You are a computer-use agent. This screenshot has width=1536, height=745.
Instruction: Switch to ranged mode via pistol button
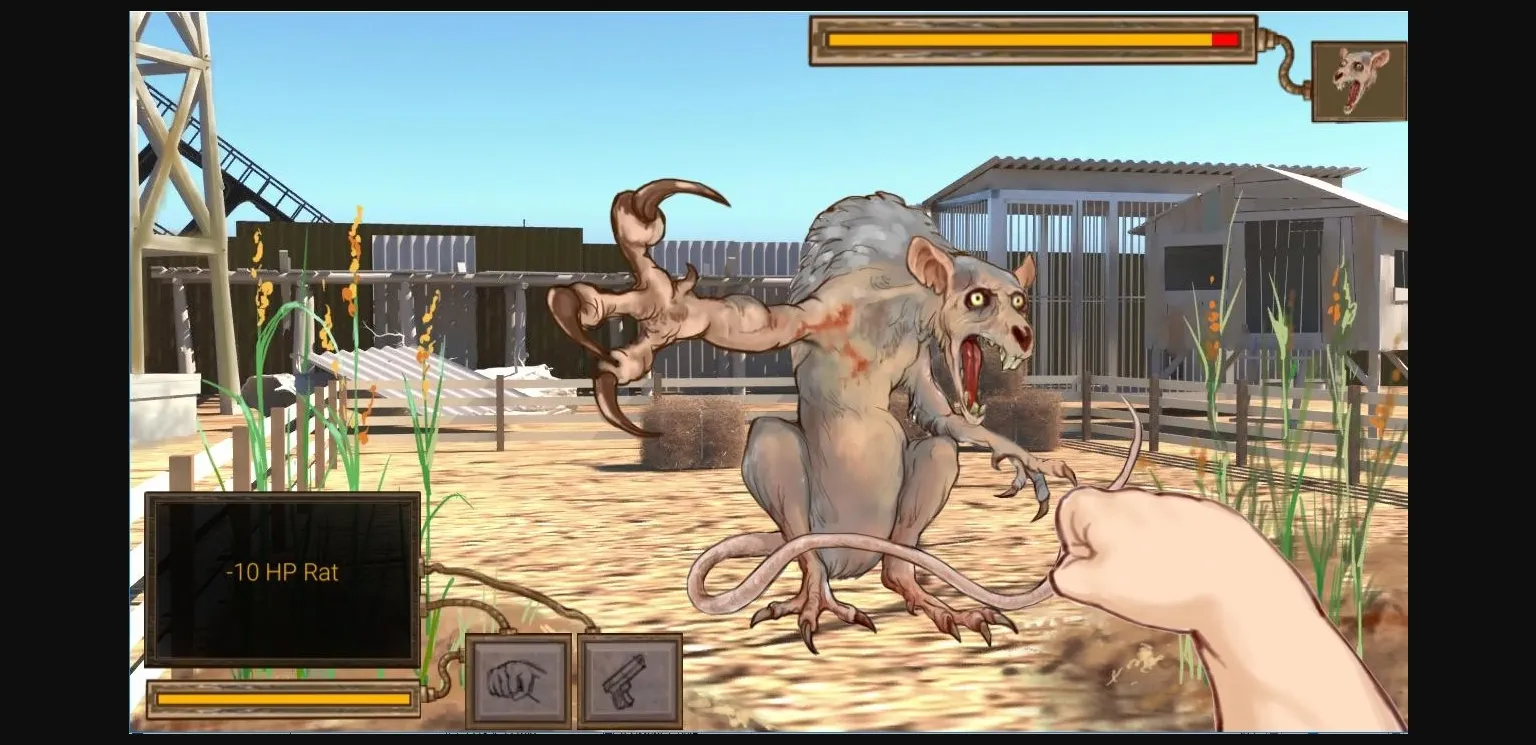(629, 678)
